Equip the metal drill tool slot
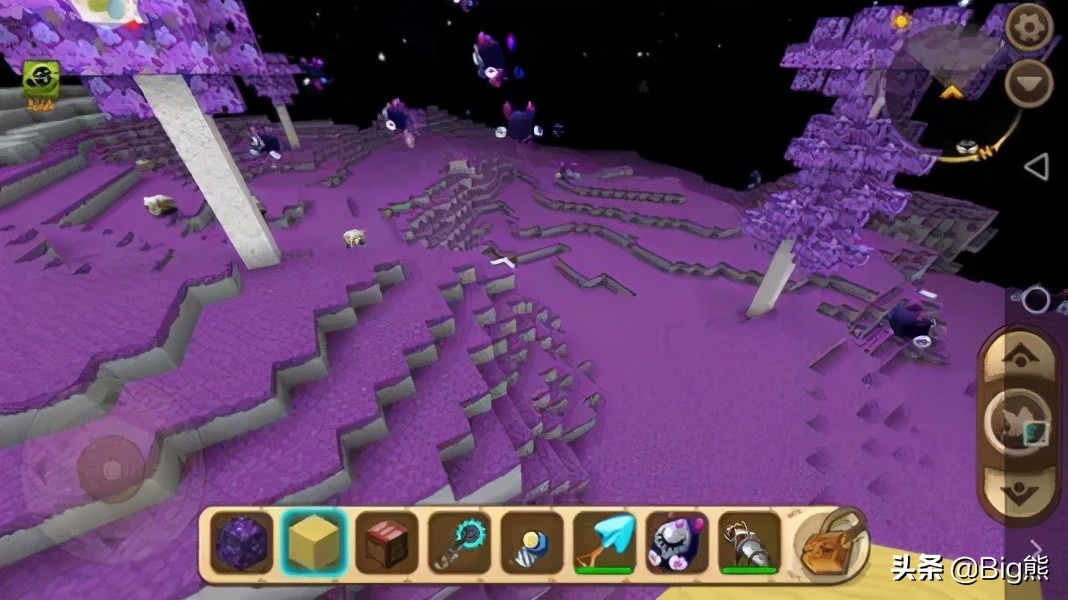Screen dimensions: 1068x600 tap(749, 544)
